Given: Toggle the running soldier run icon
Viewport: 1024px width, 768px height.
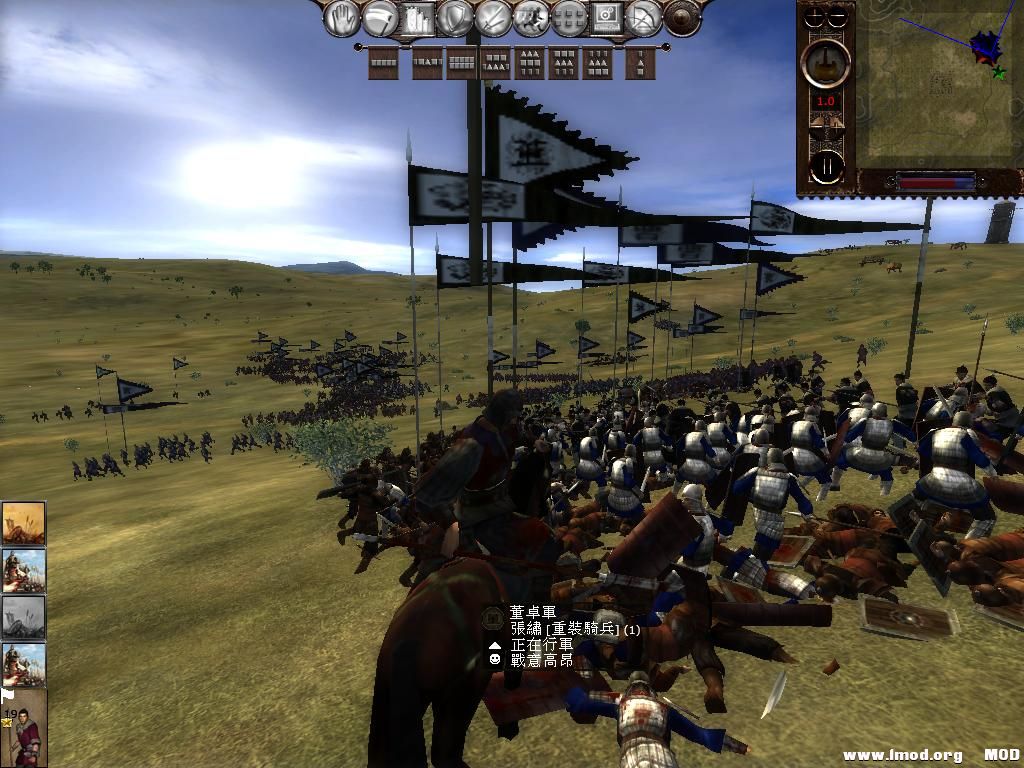Looking at the screenshot, I should [x=531, y=18].
